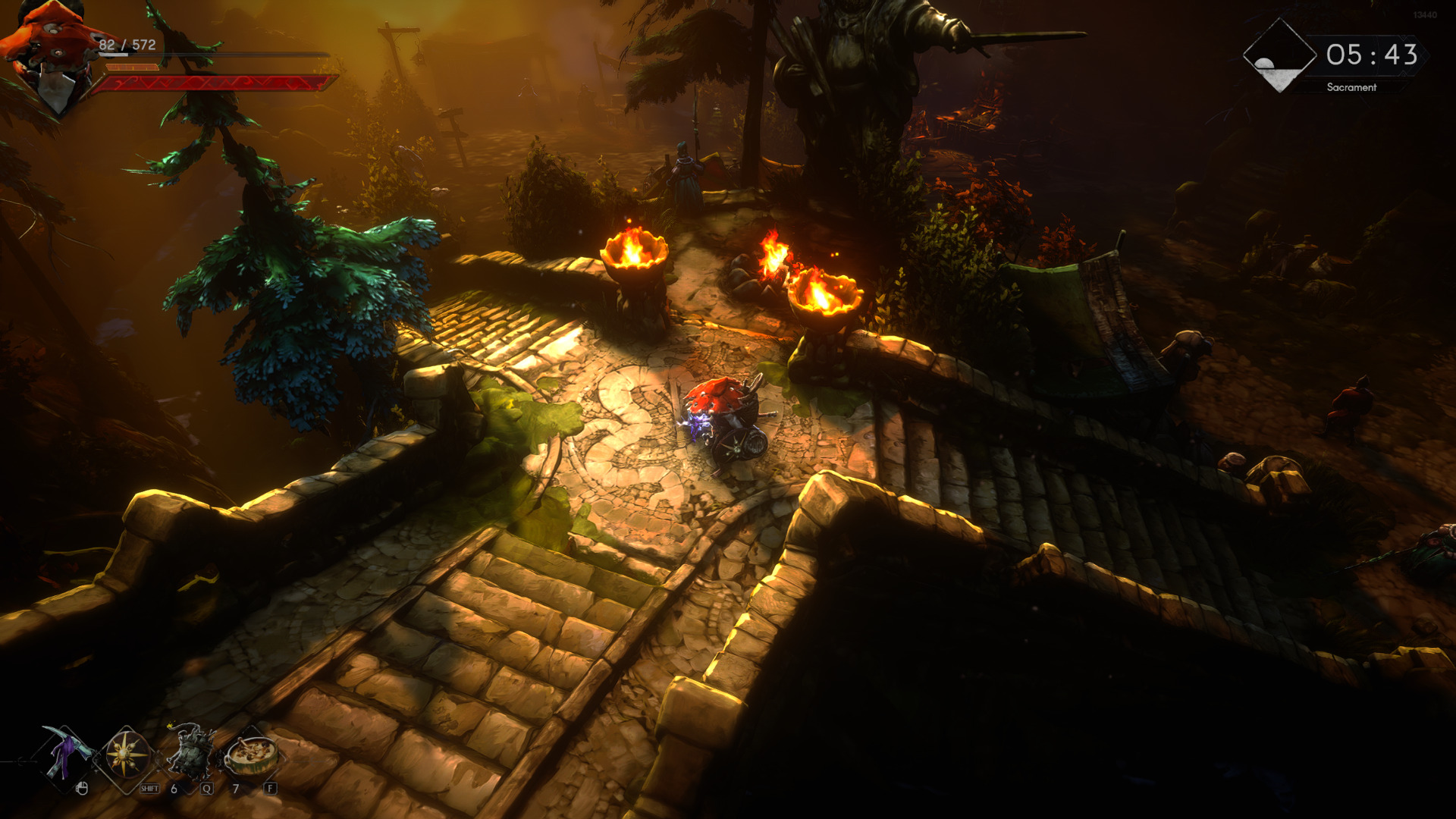This screenshot has height=819, width=1456.
Task: Activate the golden star shield ability
Action: 127,756
